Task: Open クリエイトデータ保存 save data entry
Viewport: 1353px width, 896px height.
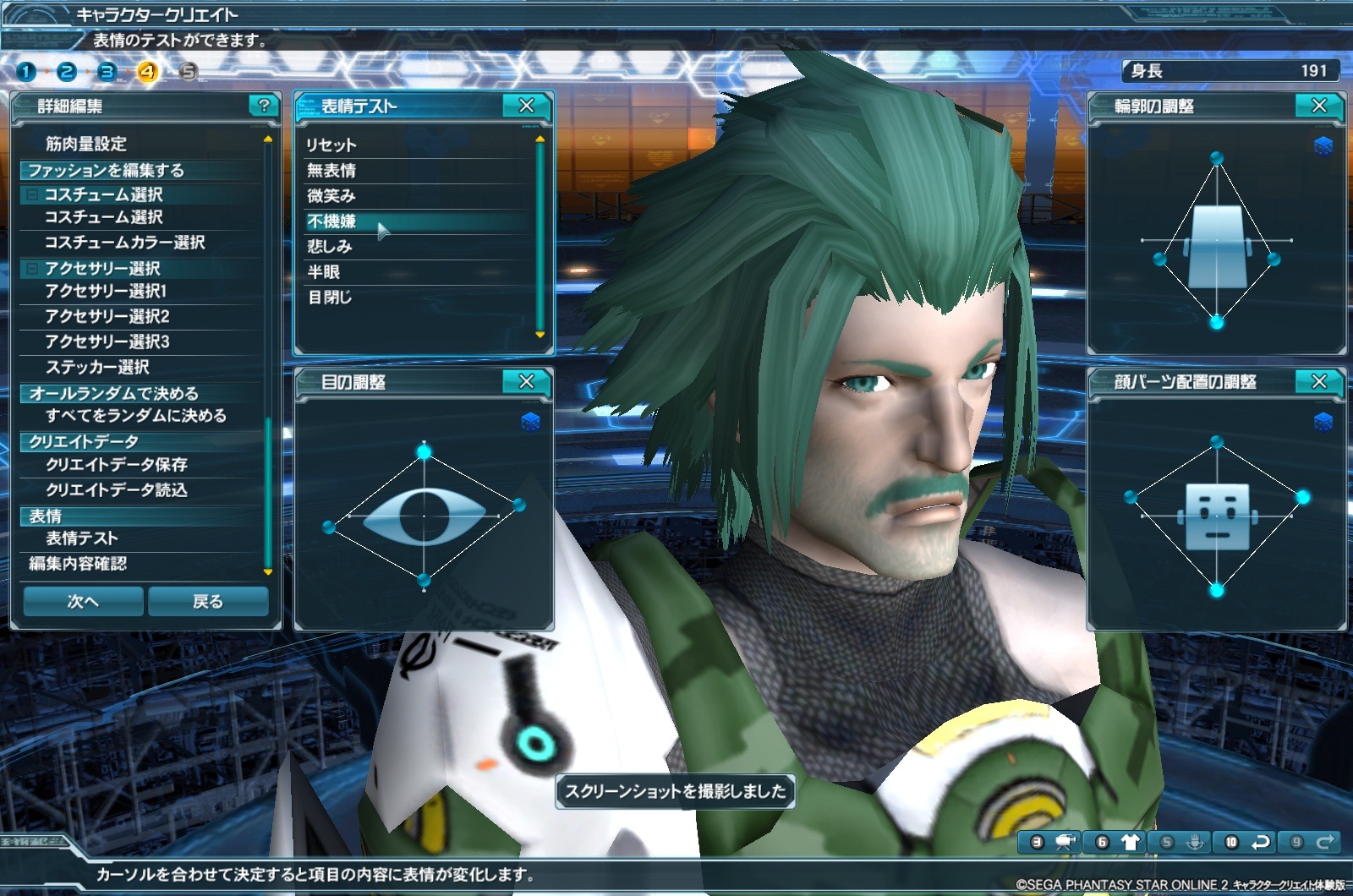Action: pos(117,465)
